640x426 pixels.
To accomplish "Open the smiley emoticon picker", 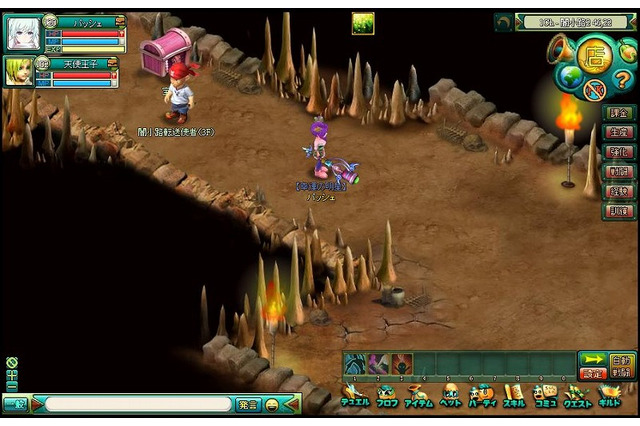I will [272, 405].
